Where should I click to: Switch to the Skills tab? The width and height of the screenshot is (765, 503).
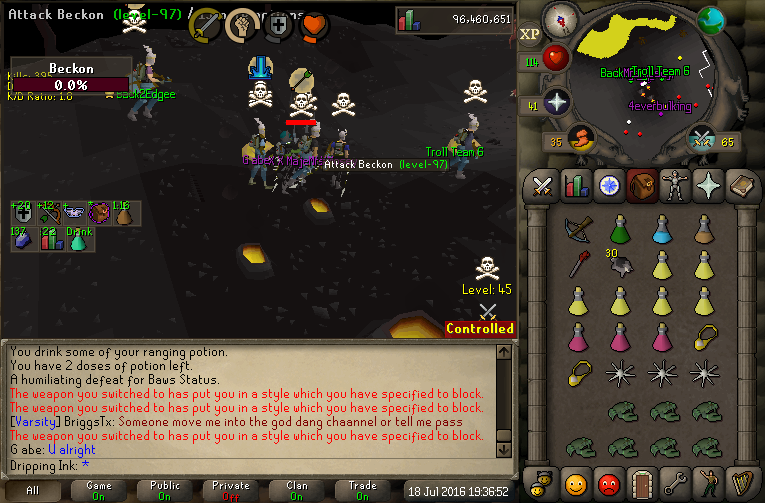pyautogui.click(x=575, y=186)
